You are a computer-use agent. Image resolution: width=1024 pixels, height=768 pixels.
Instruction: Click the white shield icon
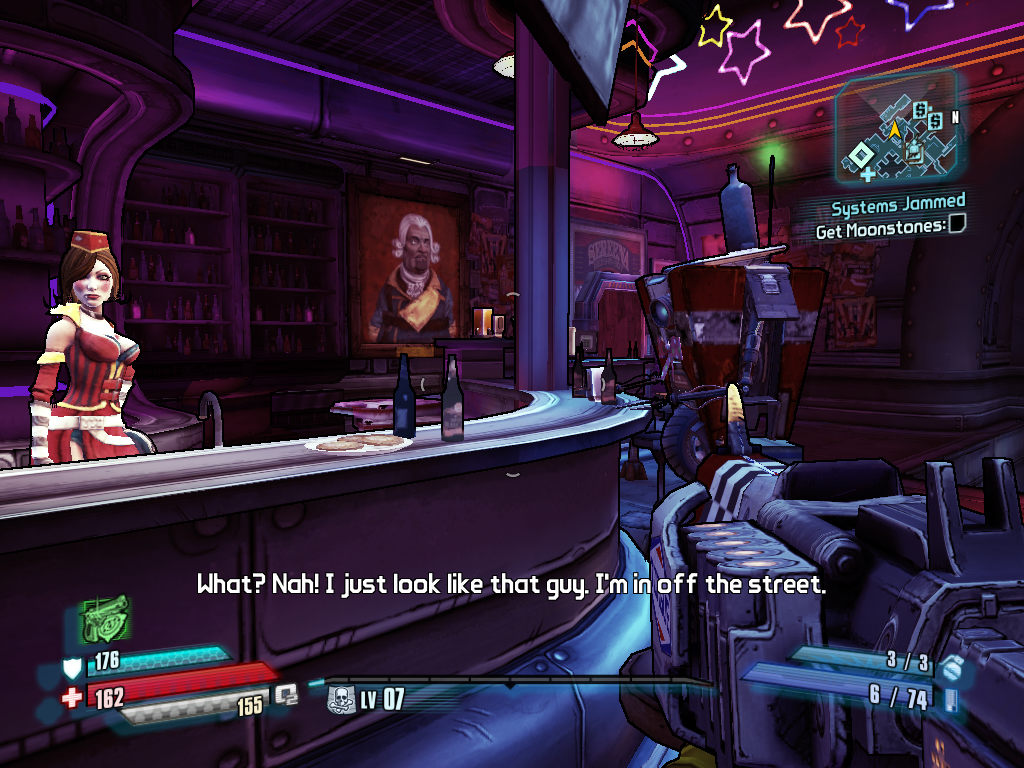tap(73, 667)
